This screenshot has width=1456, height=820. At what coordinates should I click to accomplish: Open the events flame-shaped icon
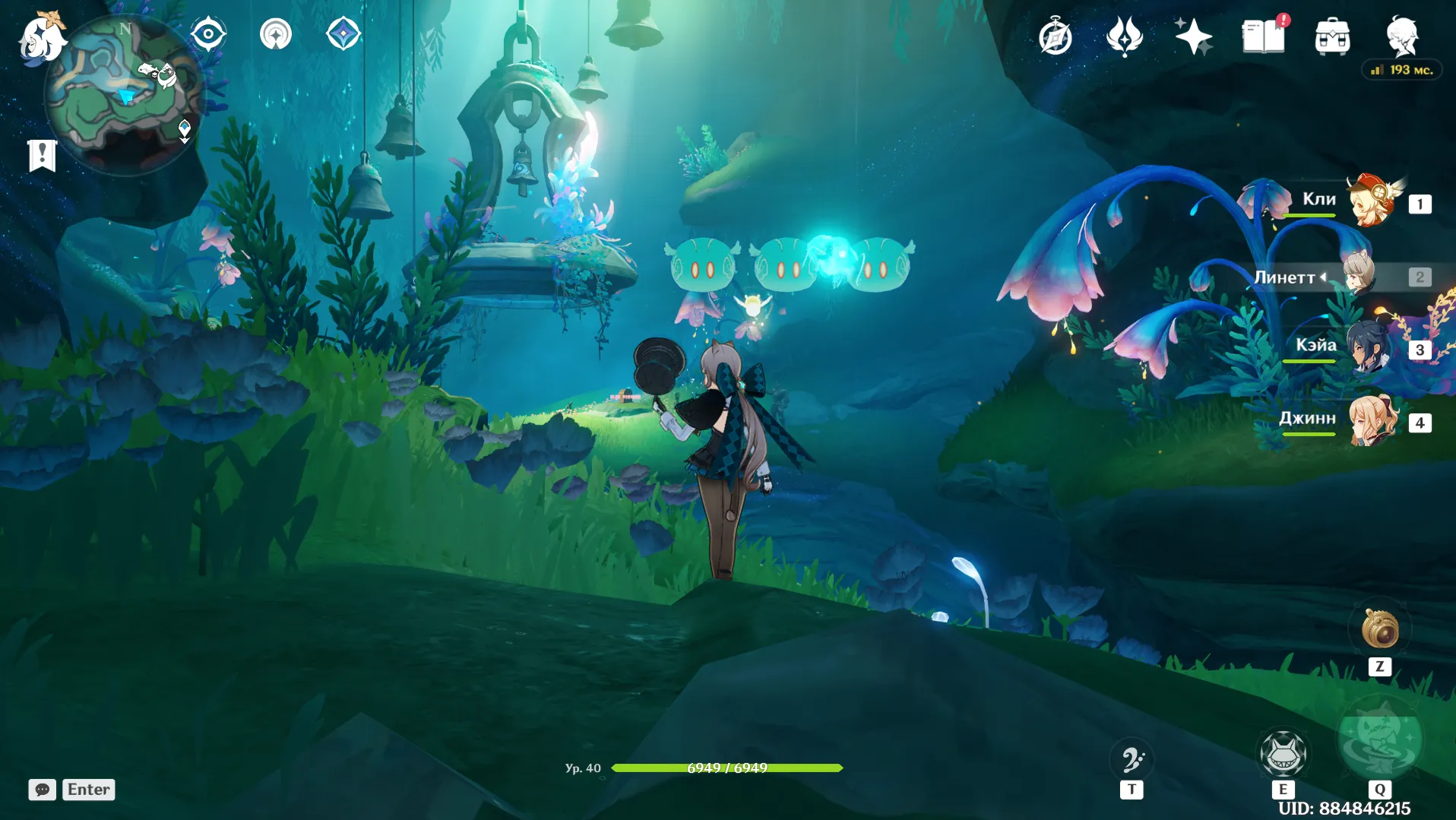[x=1124, y=36]
